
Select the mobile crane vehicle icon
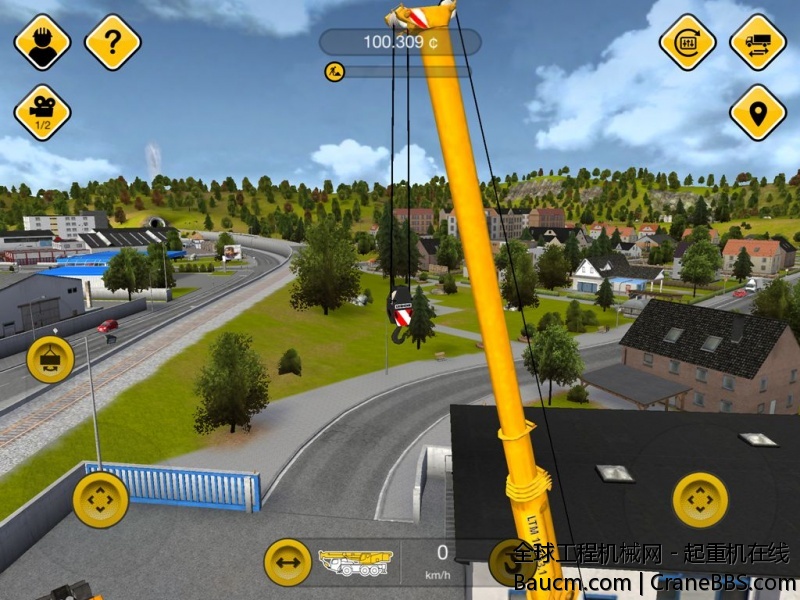355,563
